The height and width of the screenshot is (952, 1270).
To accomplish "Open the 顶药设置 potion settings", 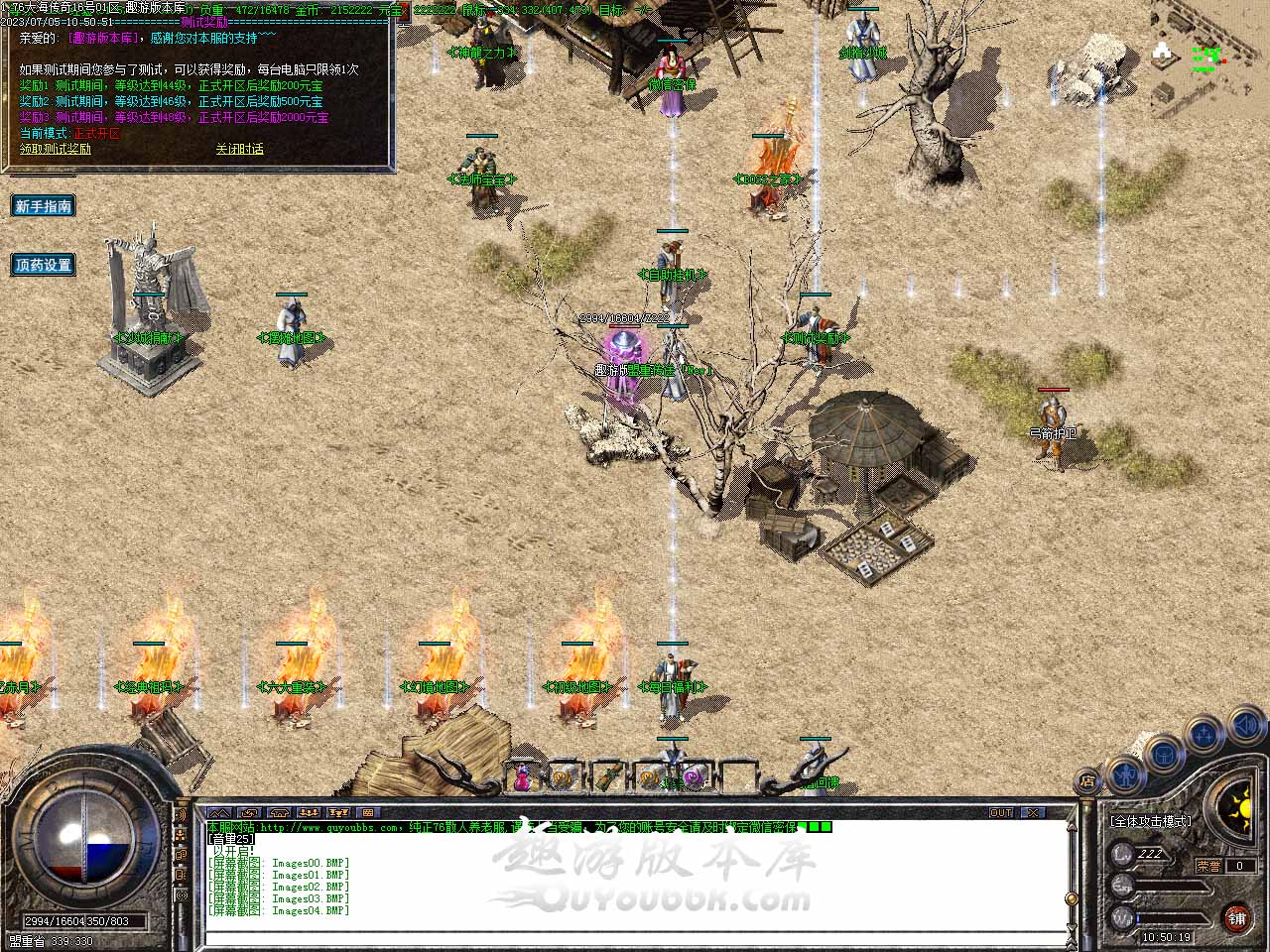I will point(44,265).
